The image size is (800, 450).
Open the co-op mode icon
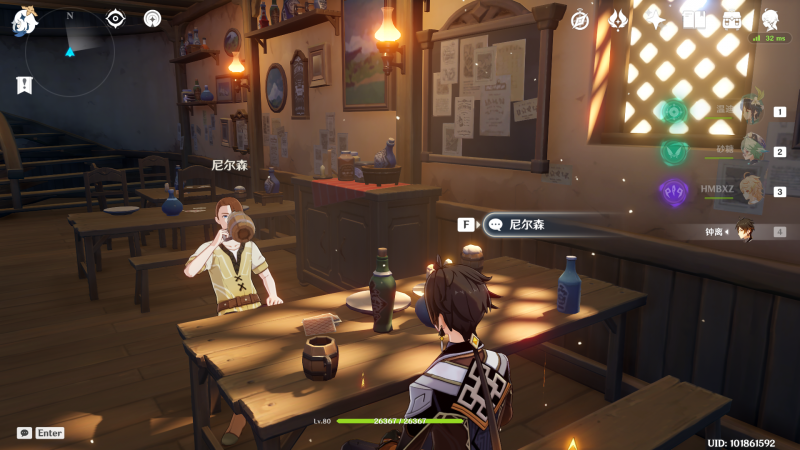(152, 18)
